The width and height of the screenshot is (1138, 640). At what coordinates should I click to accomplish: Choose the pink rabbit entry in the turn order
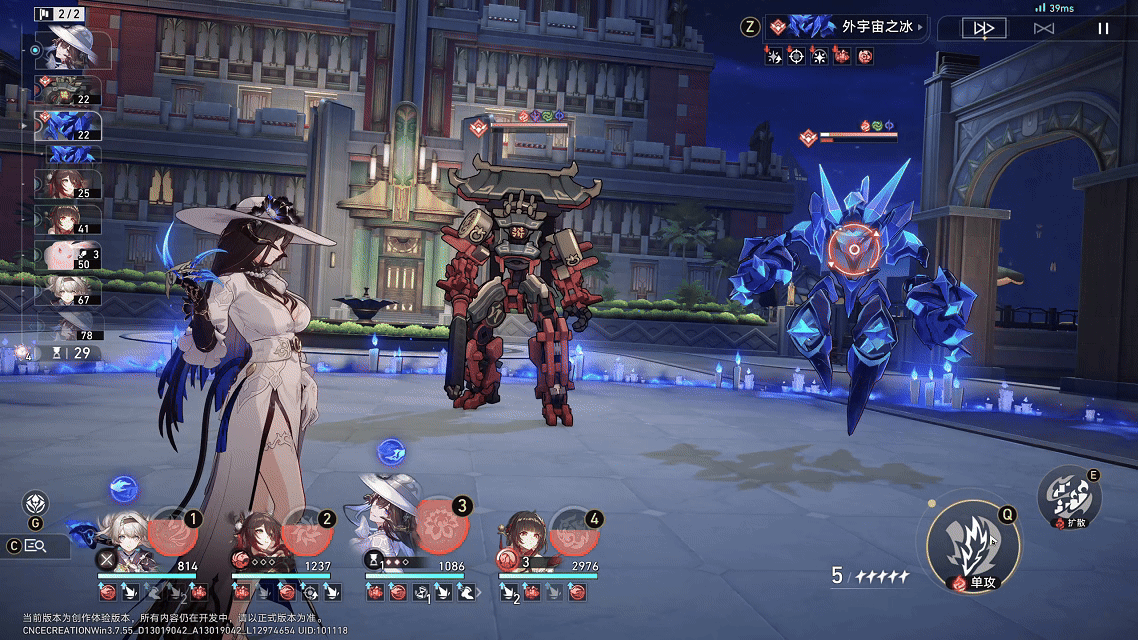pos(68,255)
